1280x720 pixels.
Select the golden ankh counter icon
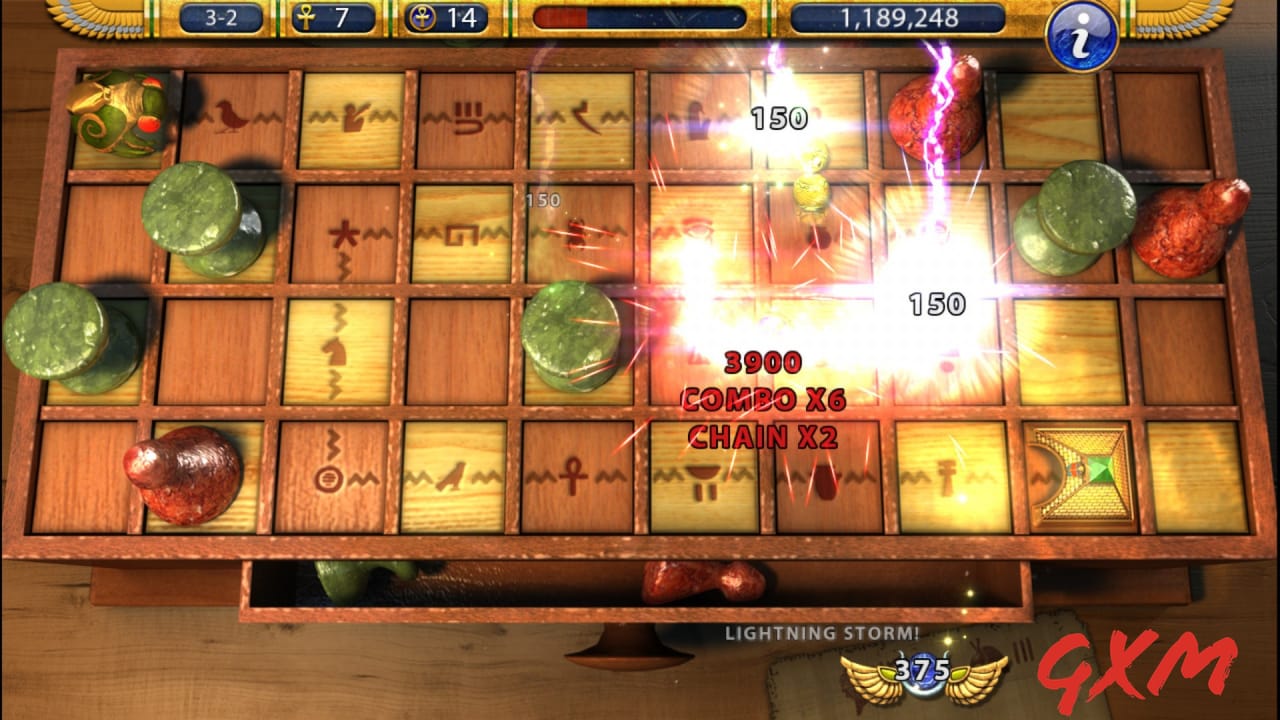(x=305, y=18)
